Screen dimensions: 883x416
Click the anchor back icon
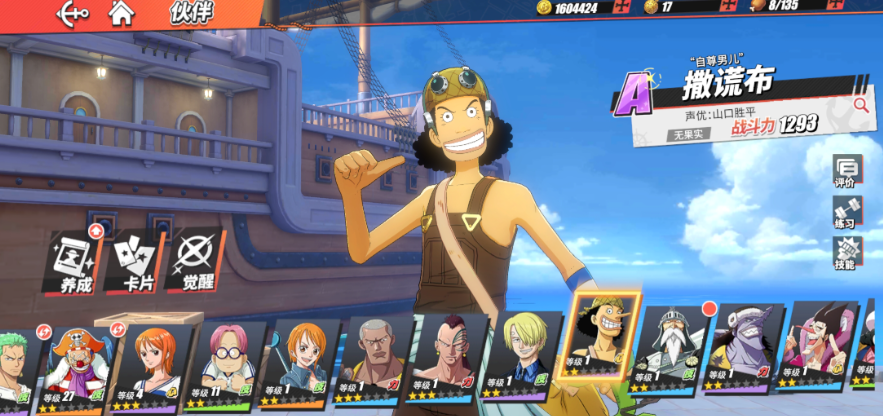[x=74, y=13]
